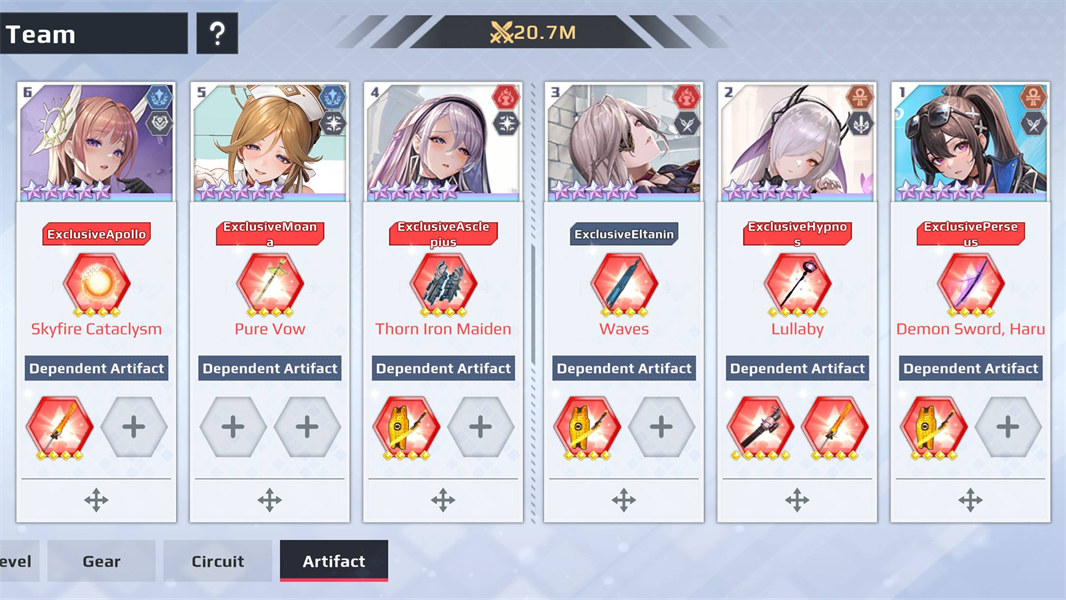
Task: Choose the Waves exclusive artifact
Action: pyautogui.click(x=624, y=285)
